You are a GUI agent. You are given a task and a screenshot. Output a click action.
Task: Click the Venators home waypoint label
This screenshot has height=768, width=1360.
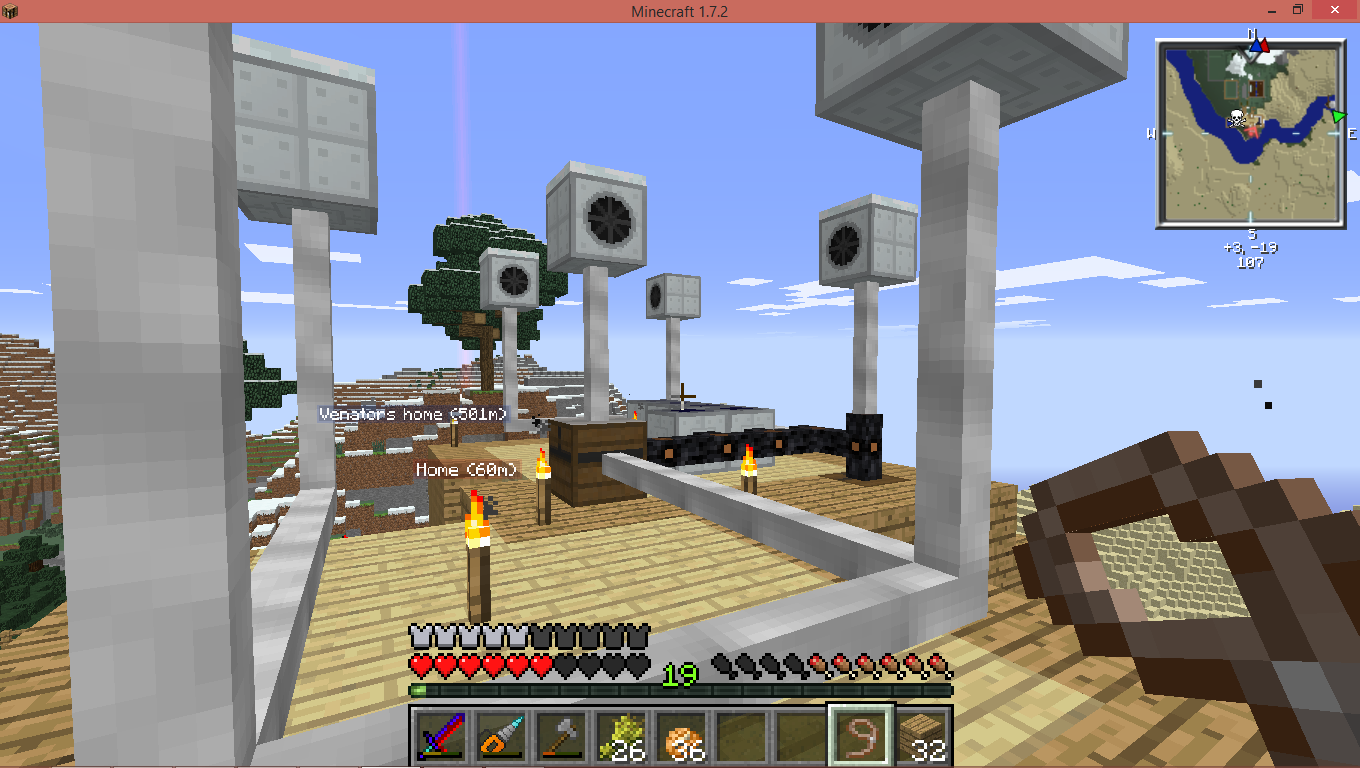(x=413, y=414)
